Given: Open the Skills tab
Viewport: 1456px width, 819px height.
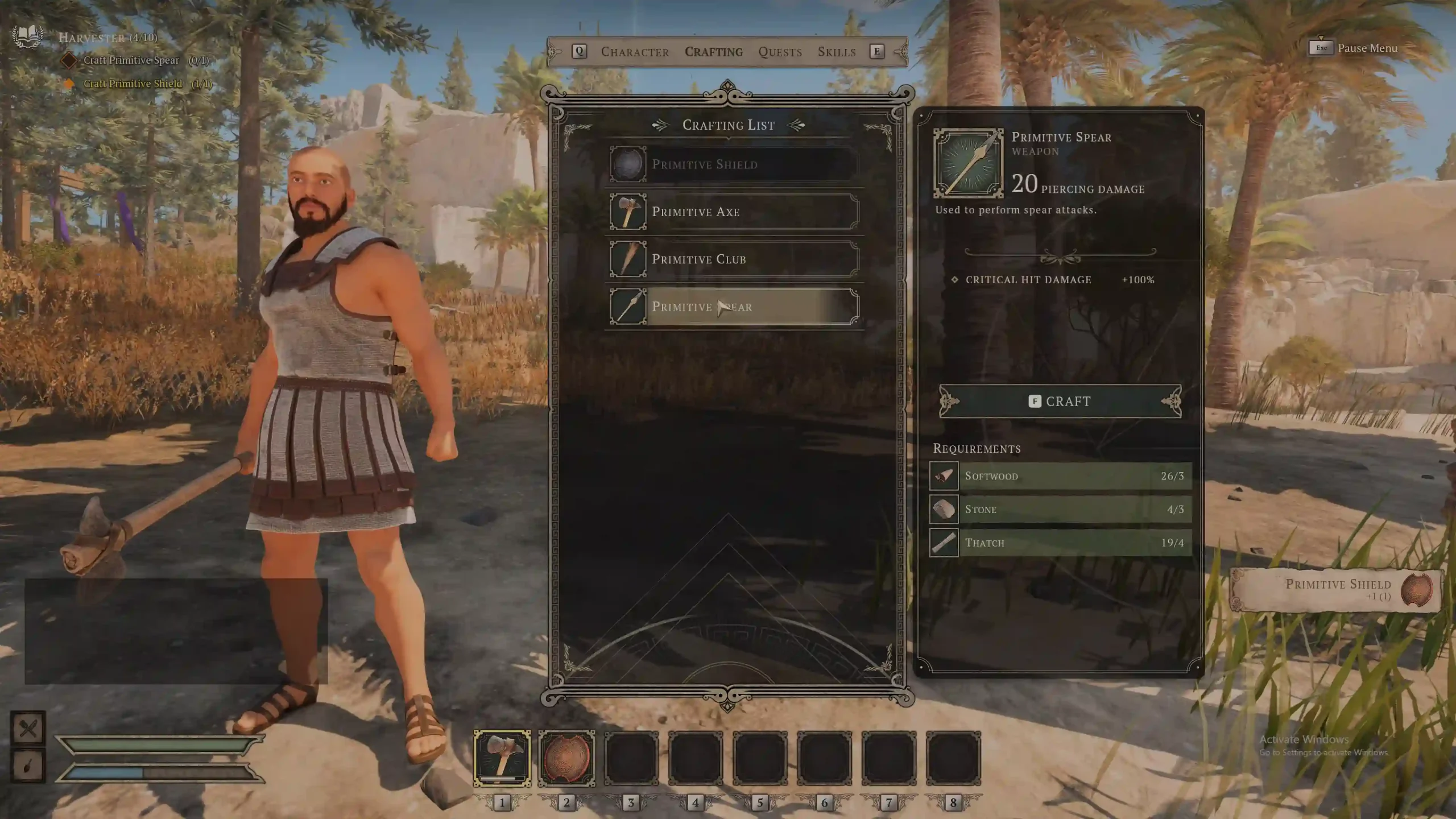Looking at the screenshot, I should 837,52.
